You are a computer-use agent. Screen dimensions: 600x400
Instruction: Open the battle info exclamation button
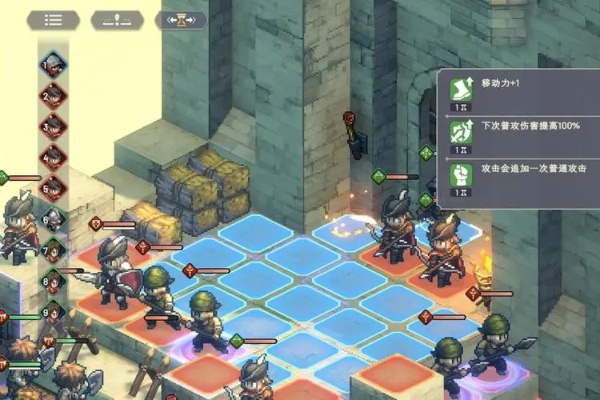[117, 19]
